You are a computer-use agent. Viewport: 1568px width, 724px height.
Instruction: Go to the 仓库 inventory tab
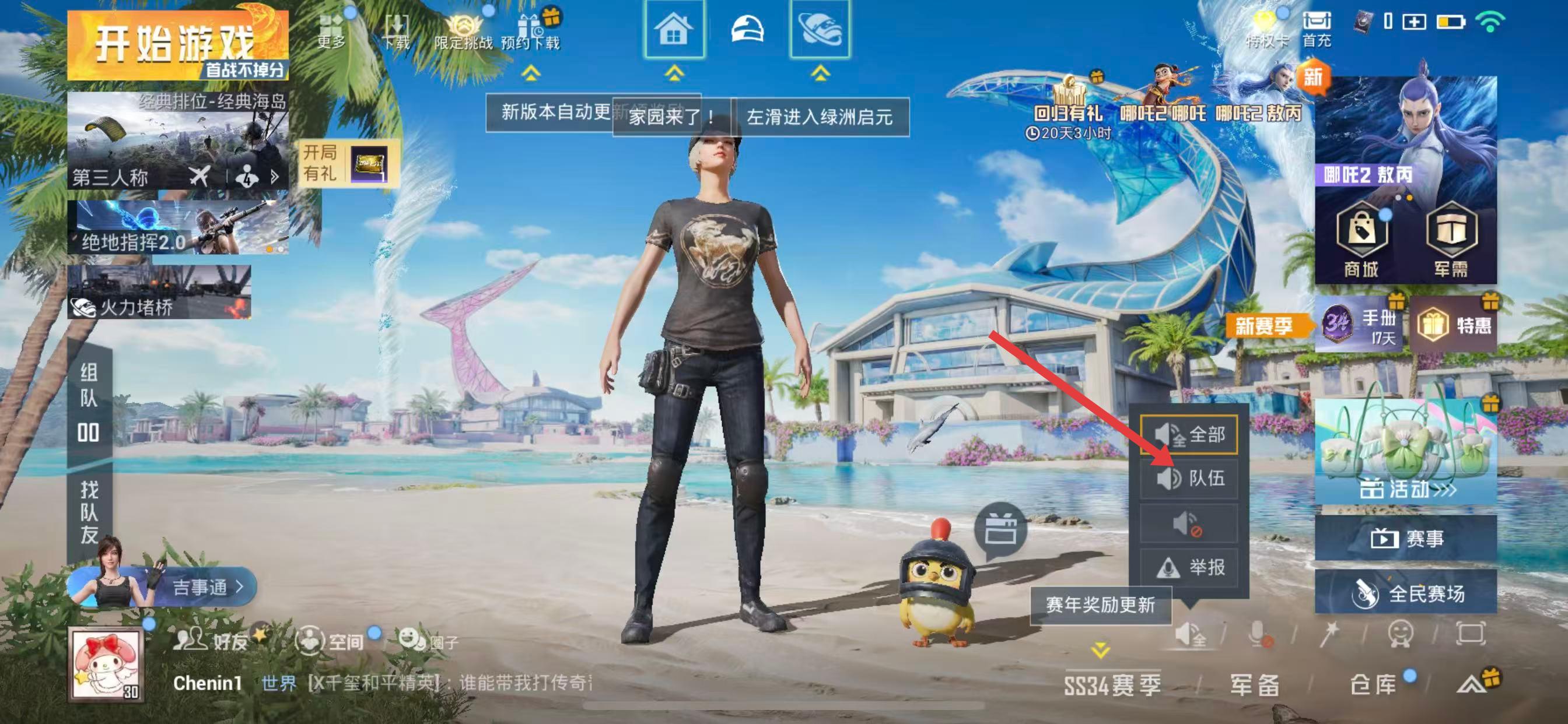point(1373,684)
